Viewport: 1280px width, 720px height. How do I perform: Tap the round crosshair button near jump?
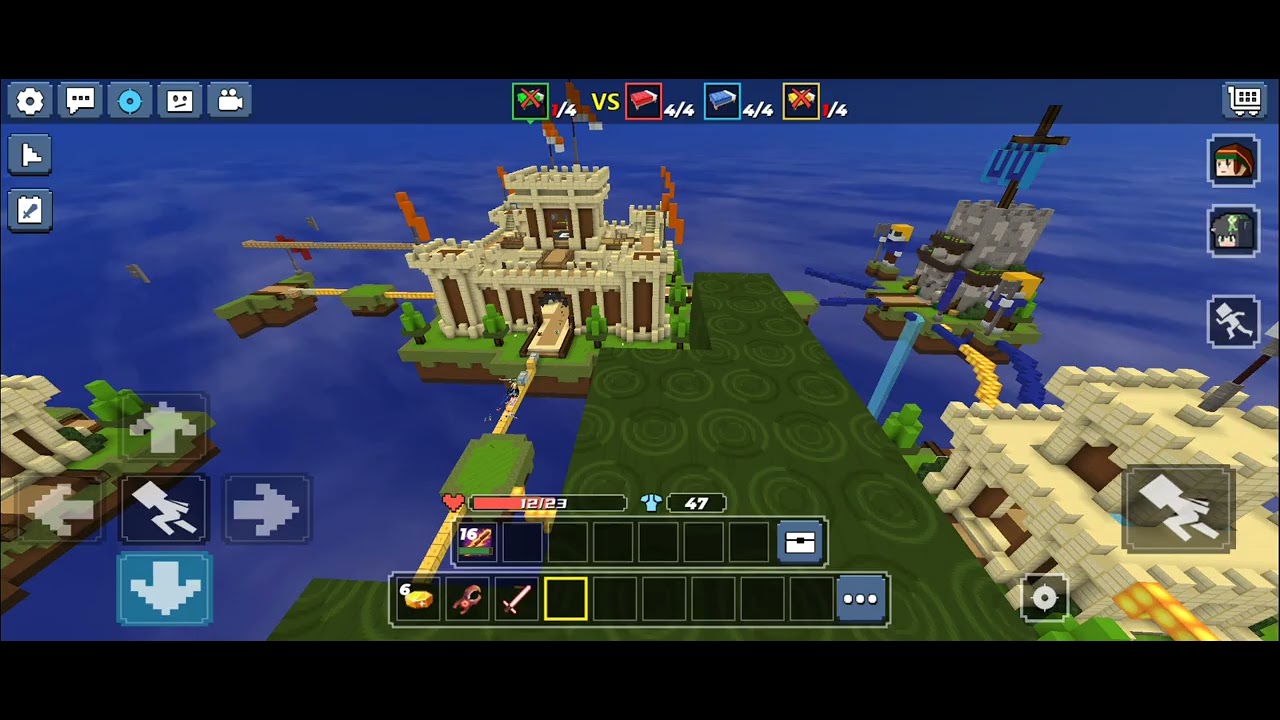point(1044,598)
